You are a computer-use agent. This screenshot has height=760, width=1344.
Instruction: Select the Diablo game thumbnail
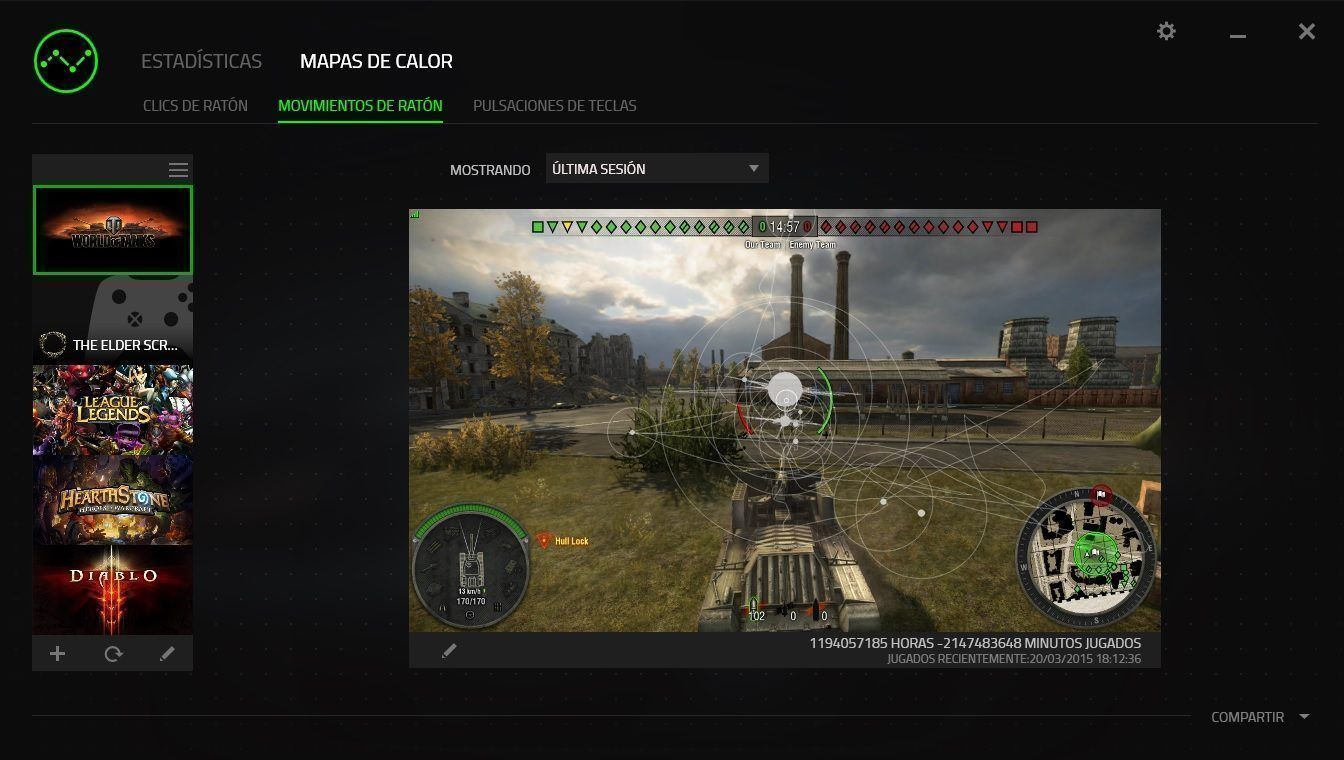click(113, 588)
